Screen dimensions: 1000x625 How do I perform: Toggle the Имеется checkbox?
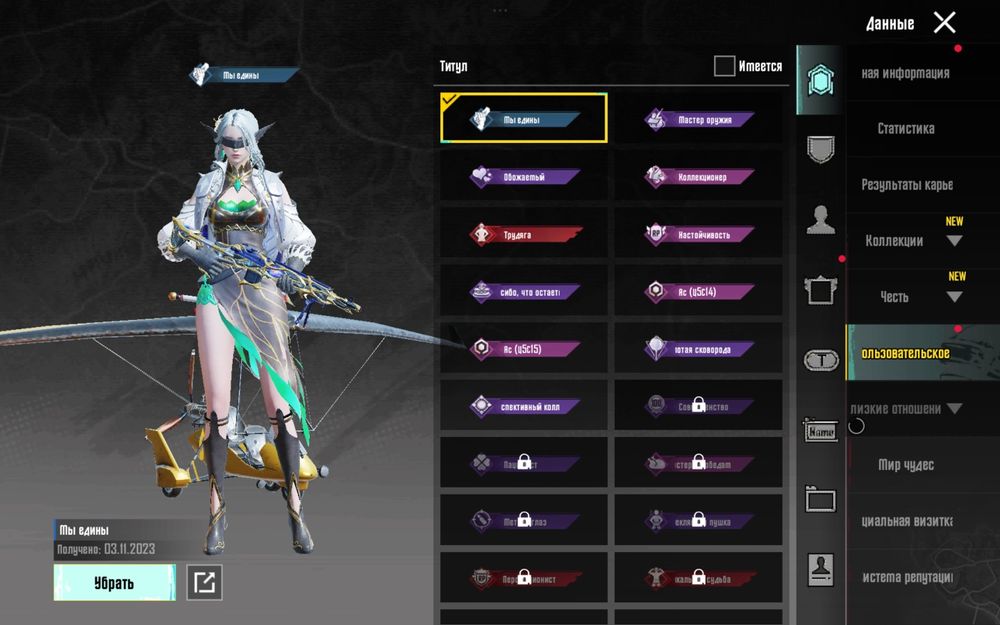coord(725,67)
